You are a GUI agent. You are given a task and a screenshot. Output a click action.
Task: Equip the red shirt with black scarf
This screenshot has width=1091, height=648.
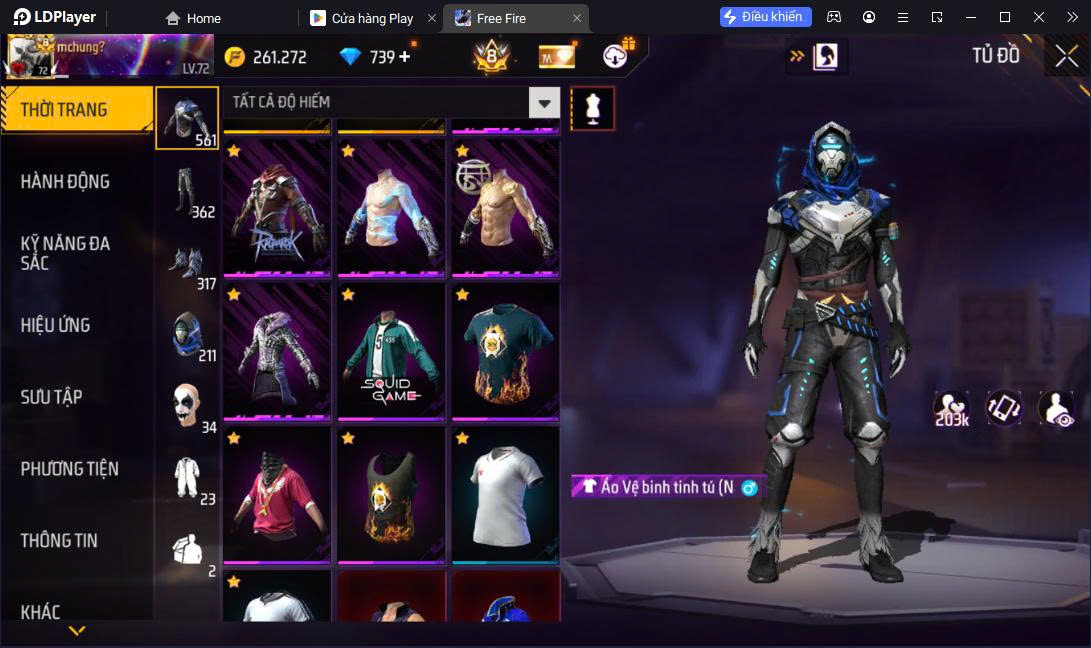click(276, 495)
